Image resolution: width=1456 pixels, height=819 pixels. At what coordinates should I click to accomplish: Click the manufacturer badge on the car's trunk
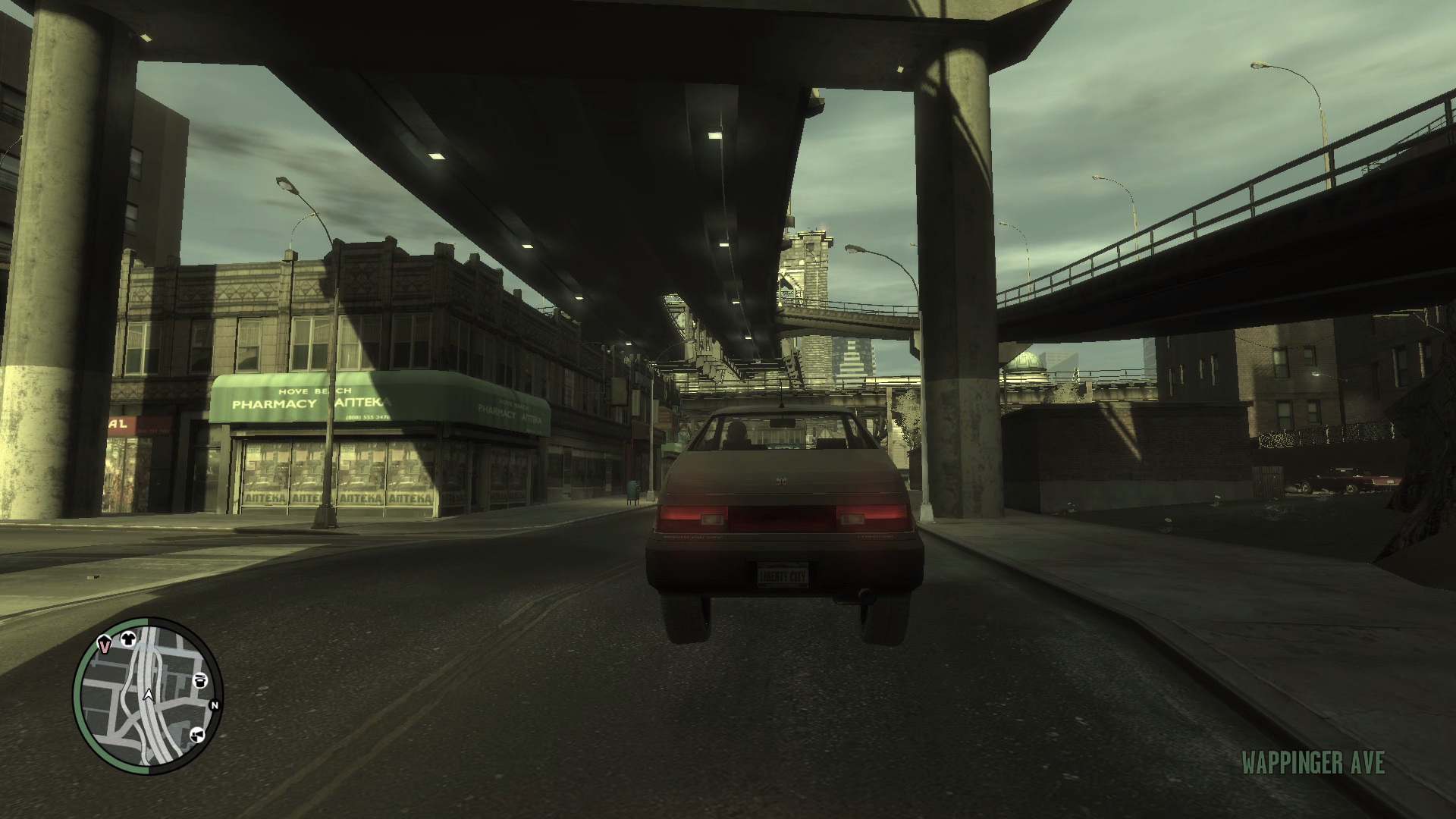tap(780, 482)
